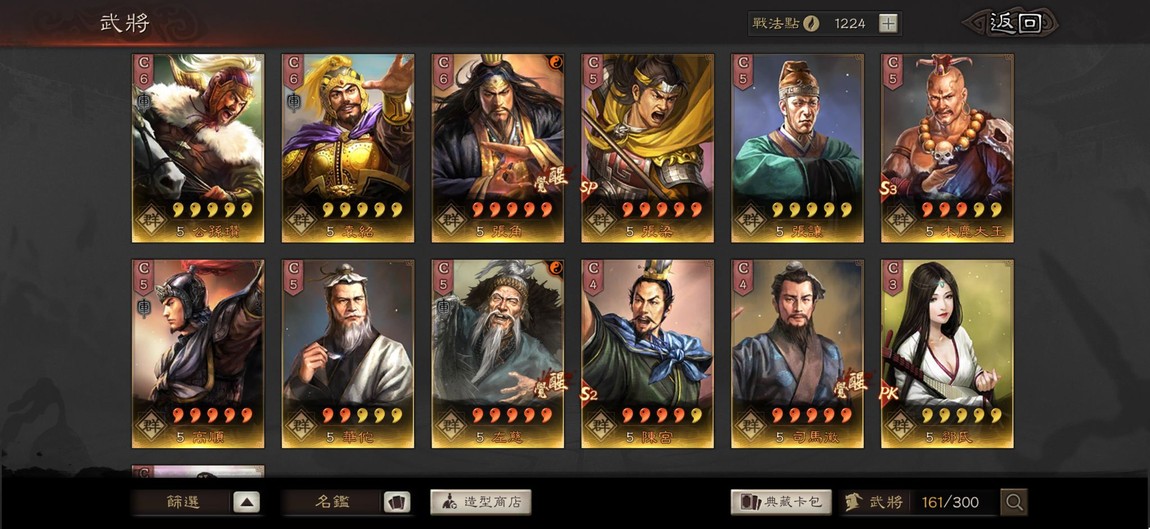Choose the 華佗 general card

pyautogui.click(x=348, y=353)
